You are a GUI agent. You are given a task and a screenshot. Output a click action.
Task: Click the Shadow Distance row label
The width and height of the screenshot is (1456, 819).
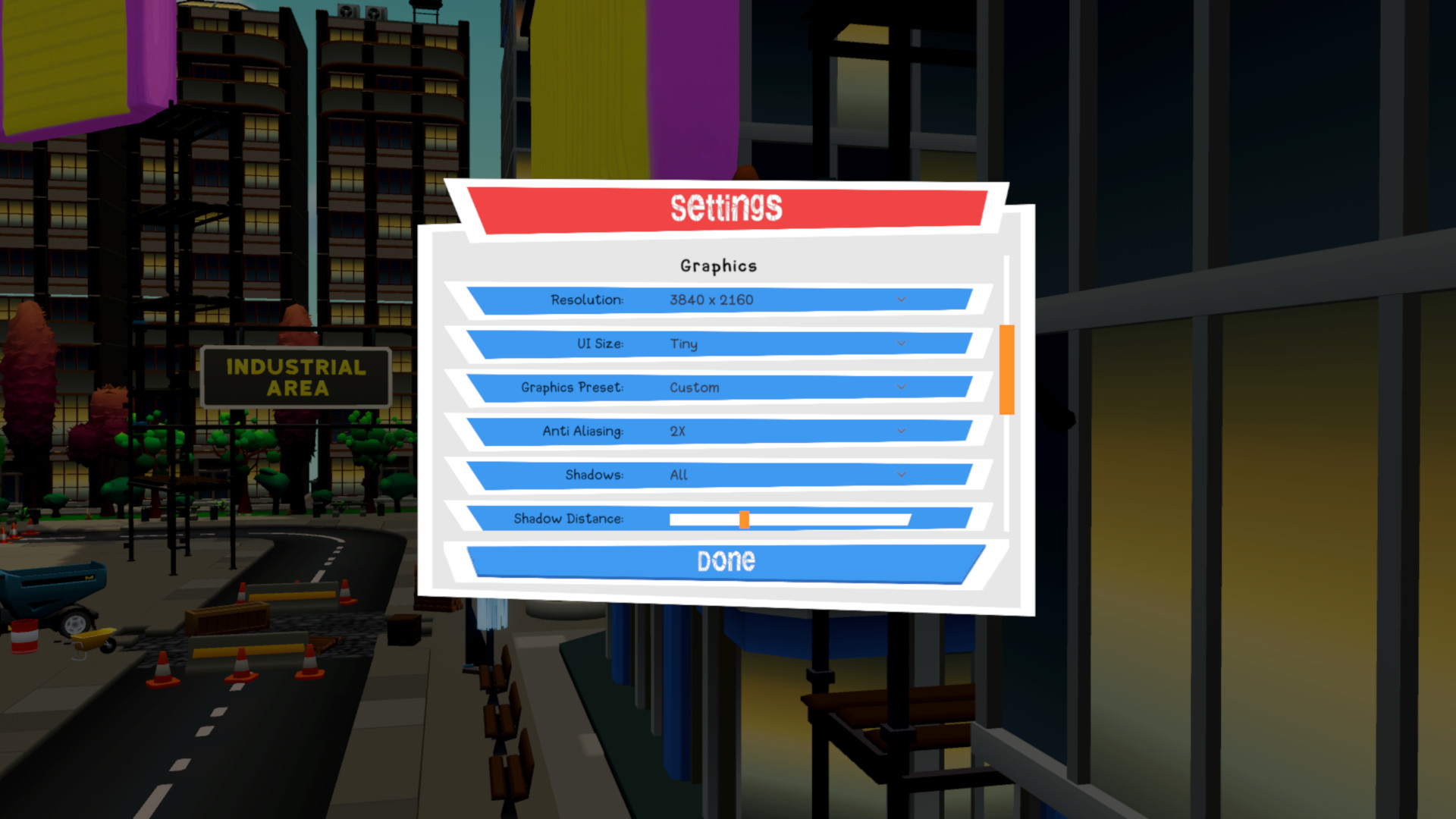click(x=569, y=519)
